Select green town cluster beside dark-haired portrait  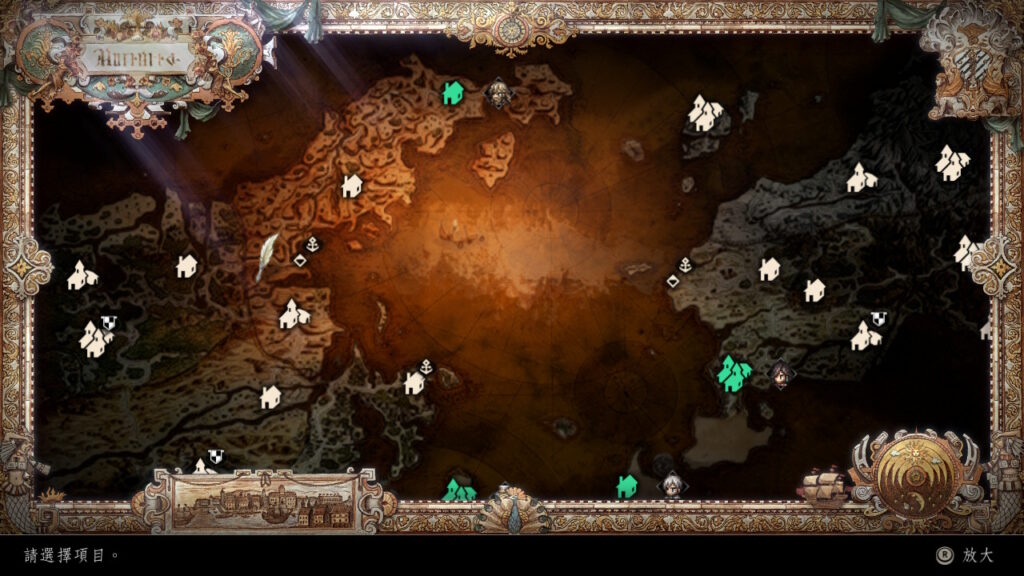click(734, 374)
